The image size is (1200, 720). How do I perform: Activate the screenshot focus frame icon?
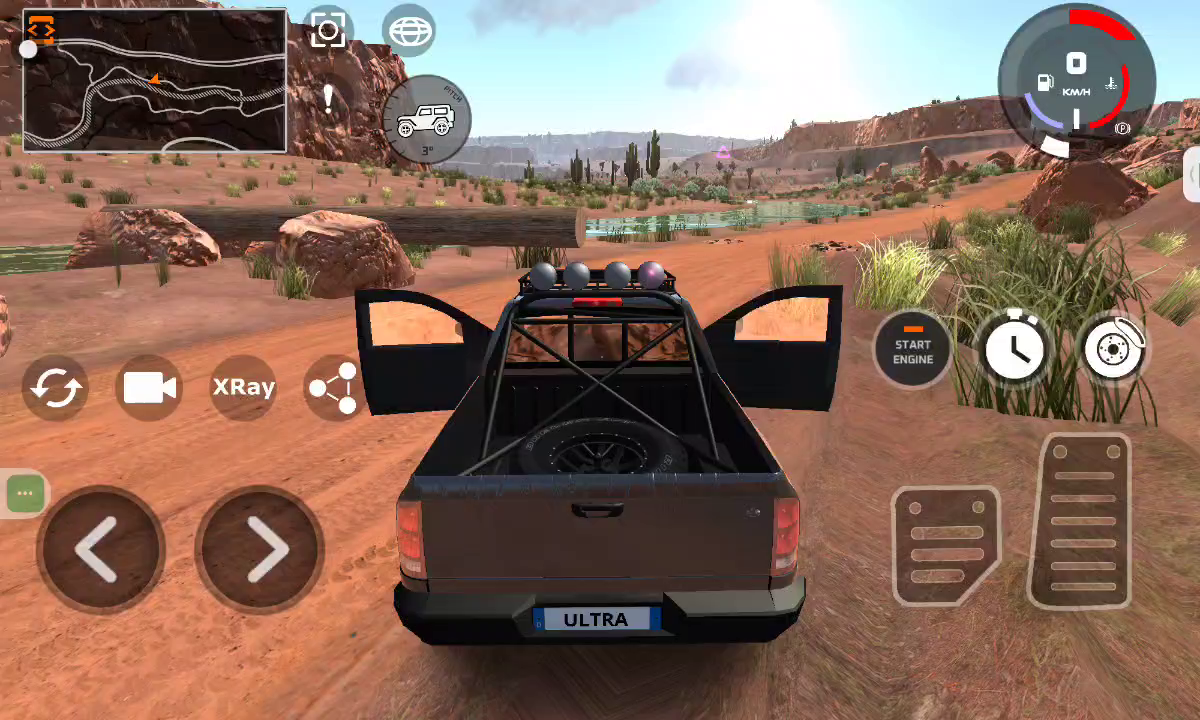[328, 31]
